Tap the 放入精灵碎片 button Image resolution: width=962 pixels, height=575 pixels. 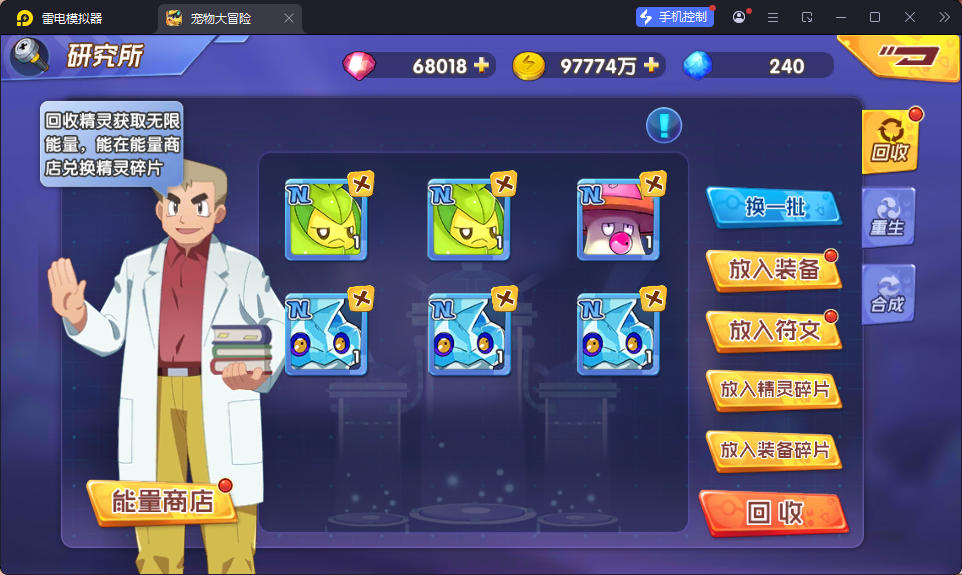773,390
